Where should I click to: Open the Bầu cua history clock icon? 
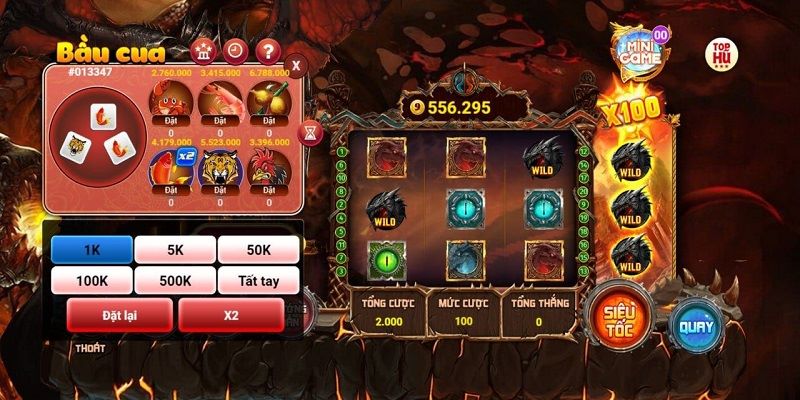point(234,51)
